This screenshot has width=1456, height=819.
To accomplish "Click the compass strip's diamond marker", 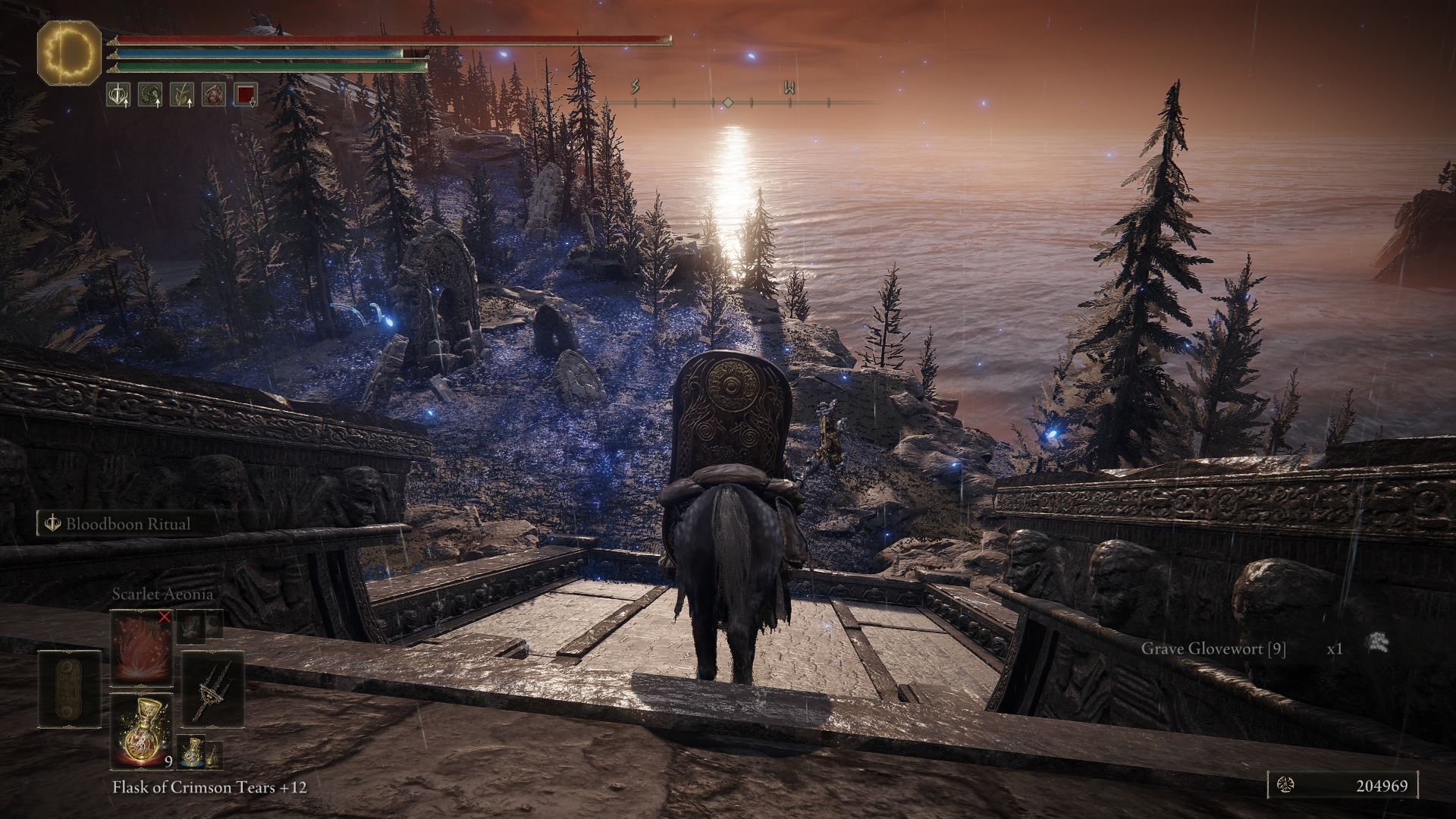I will tap(726, 102).
